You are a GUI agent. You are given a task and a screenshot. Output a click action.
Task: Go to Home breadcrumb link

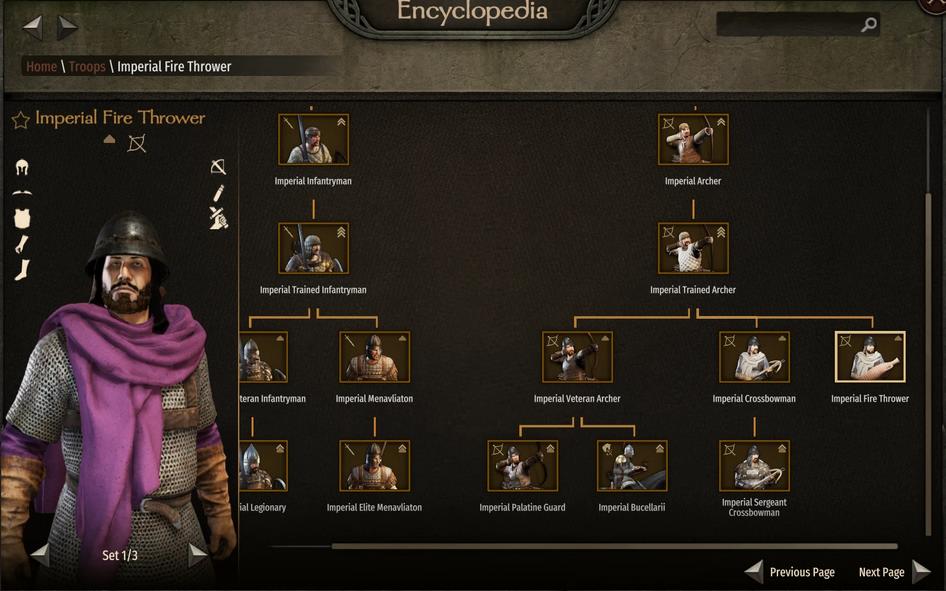click(x=41, y=67)
